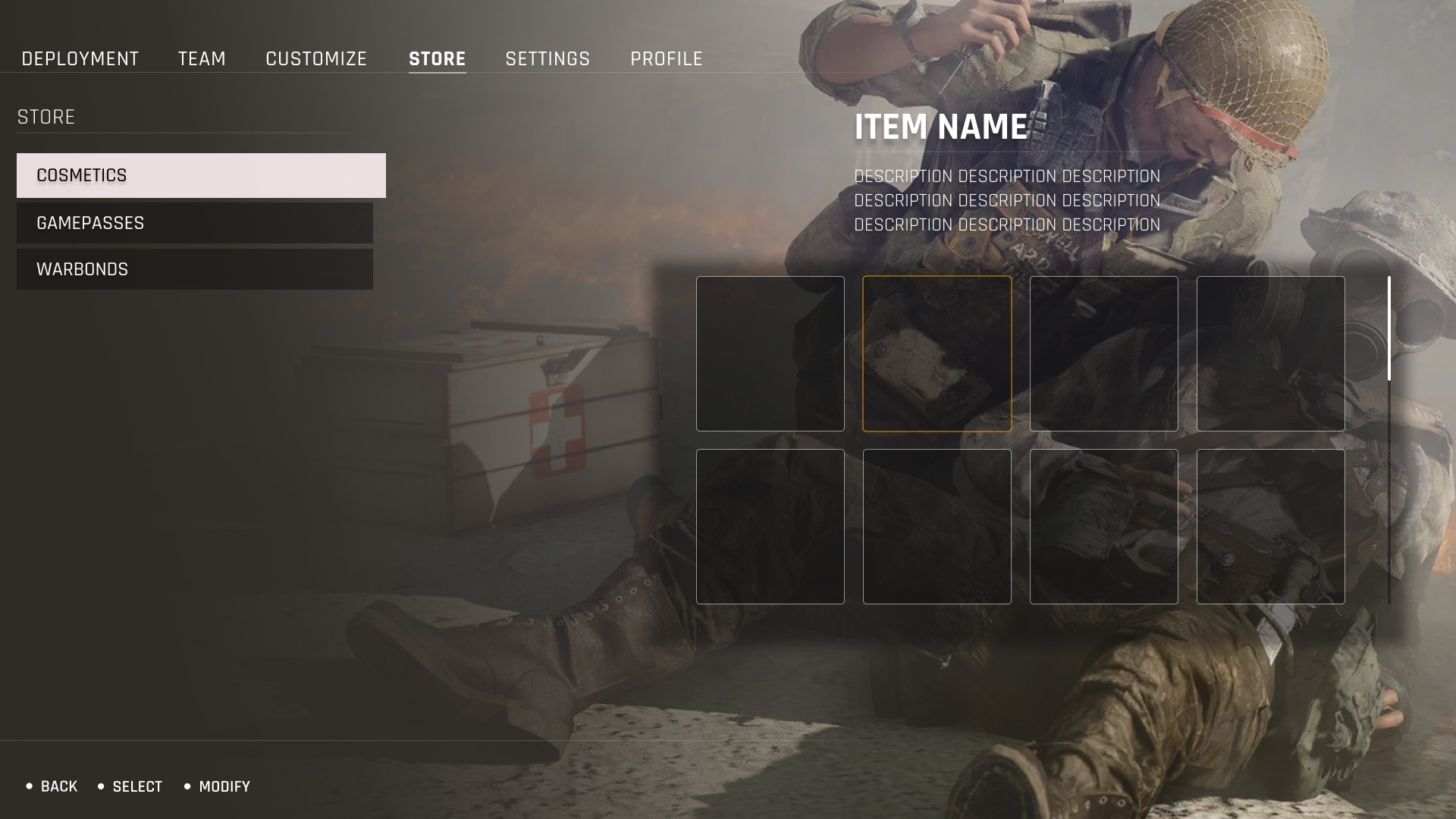The width and height of the screenshot is (1456, 819).
Task: Click the first item slot in top row
Action: pyautogui.click(x=770, y=354)
